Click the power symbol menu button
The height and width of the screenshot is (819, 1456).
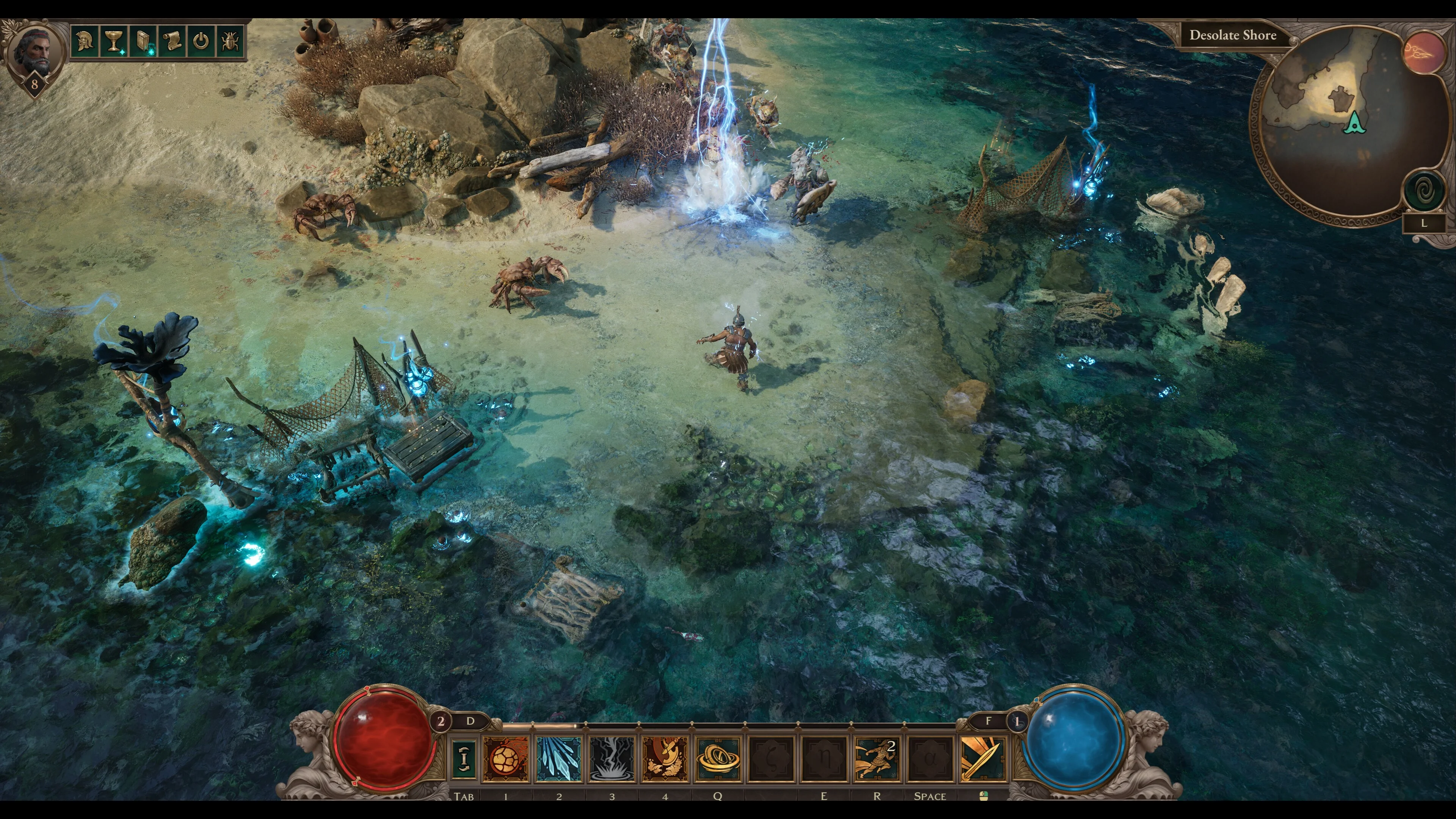(x=201, y=41)
